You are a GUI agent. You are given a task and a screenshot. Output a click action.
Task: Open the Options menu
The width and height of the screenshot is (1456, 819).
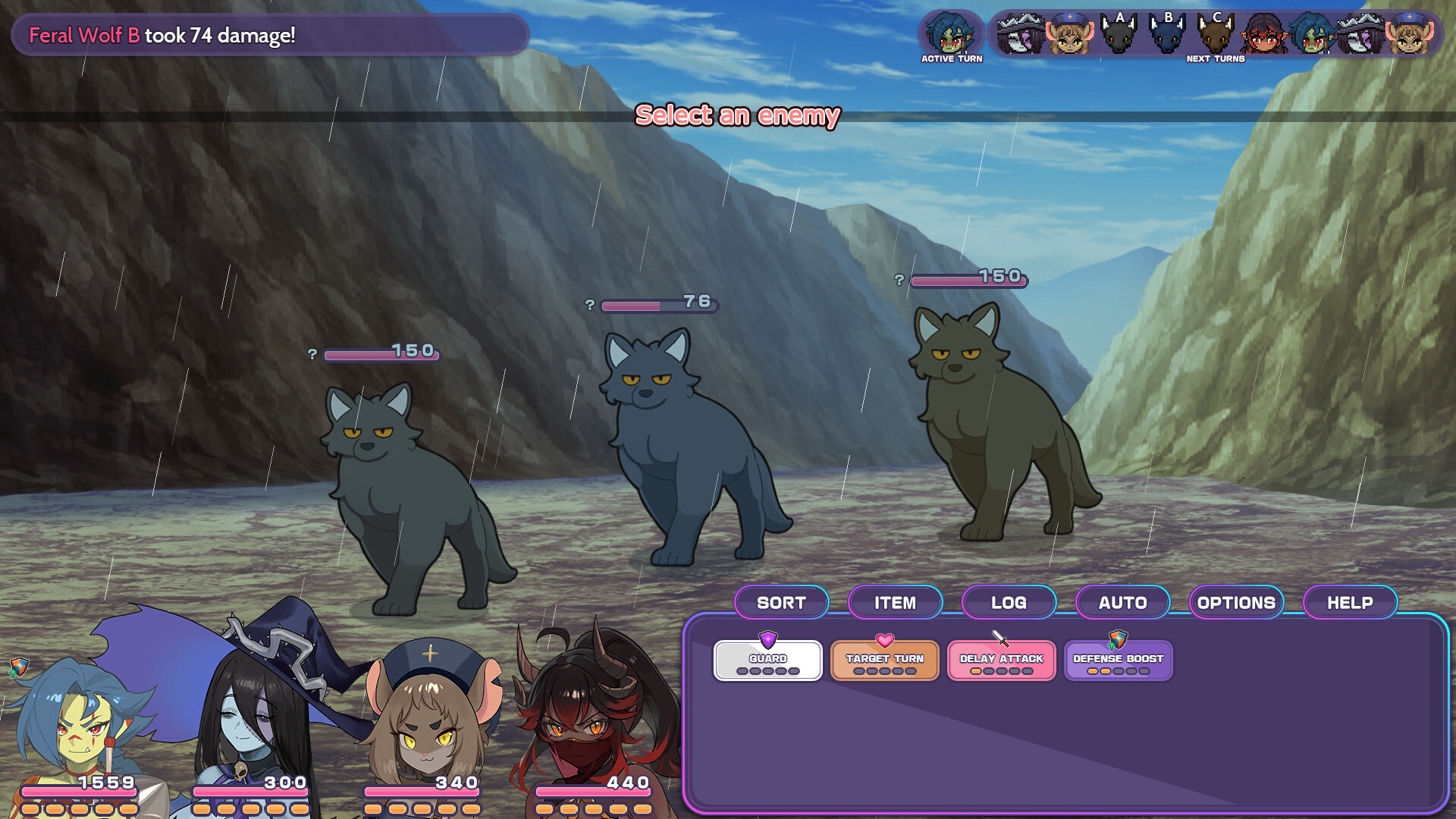[x=1235, y=602]
